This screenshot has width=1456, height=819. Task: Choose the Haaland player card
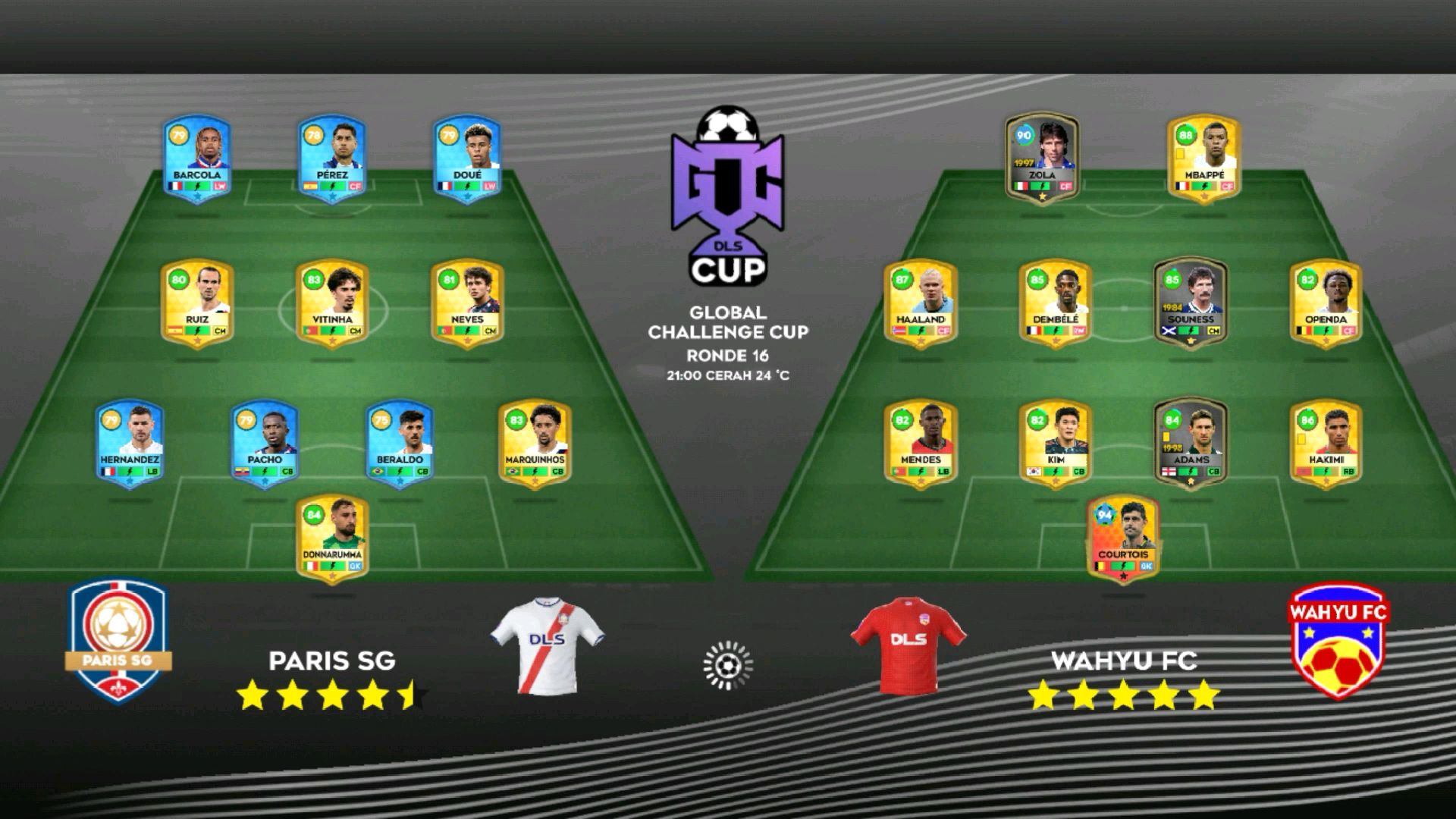click(x=921, y=303)
